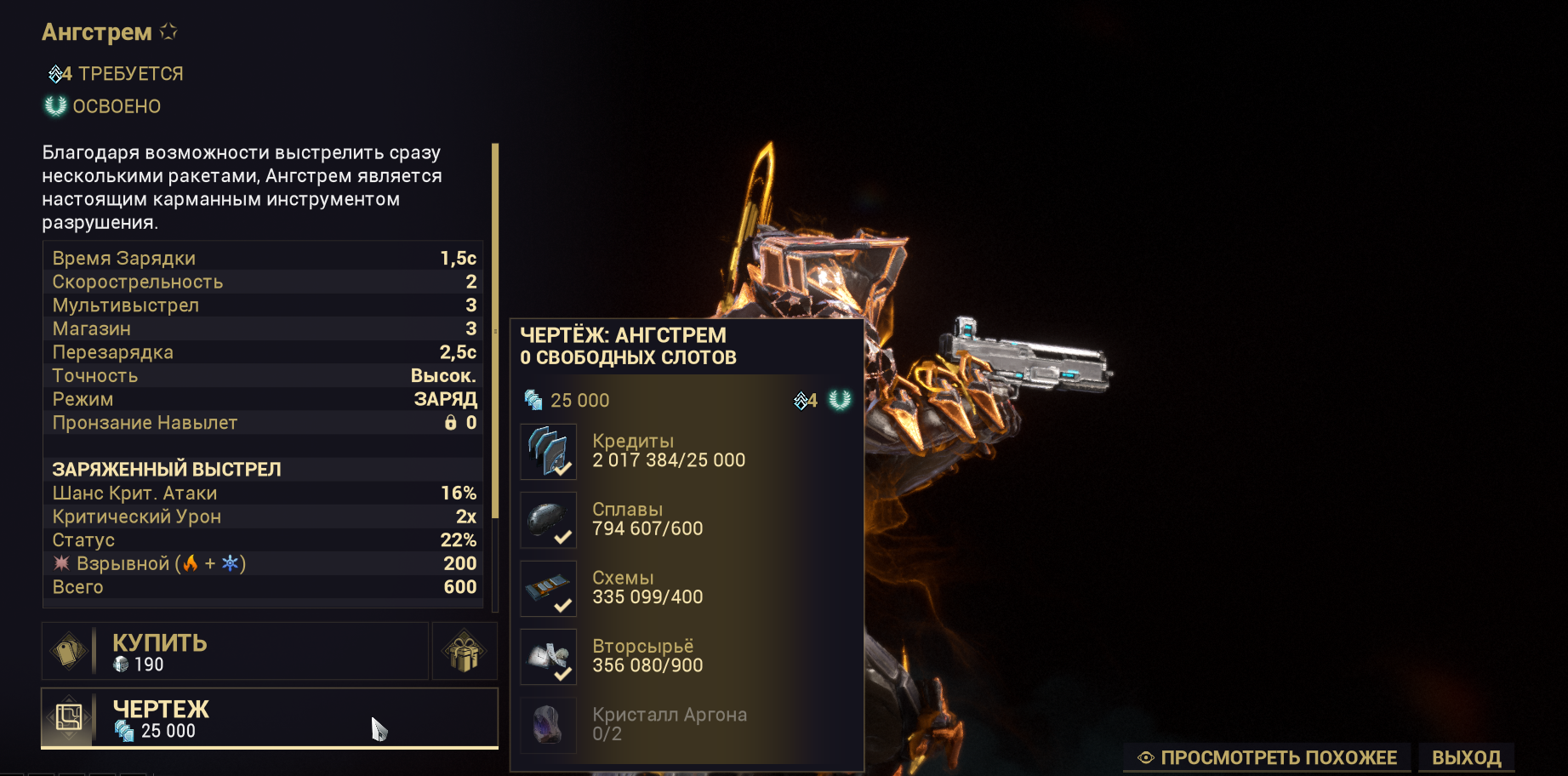Pick the Вторсырьё resource icon
This screenshot has width=1568, height=776.
pyautogui.click(x=549, y=657)
